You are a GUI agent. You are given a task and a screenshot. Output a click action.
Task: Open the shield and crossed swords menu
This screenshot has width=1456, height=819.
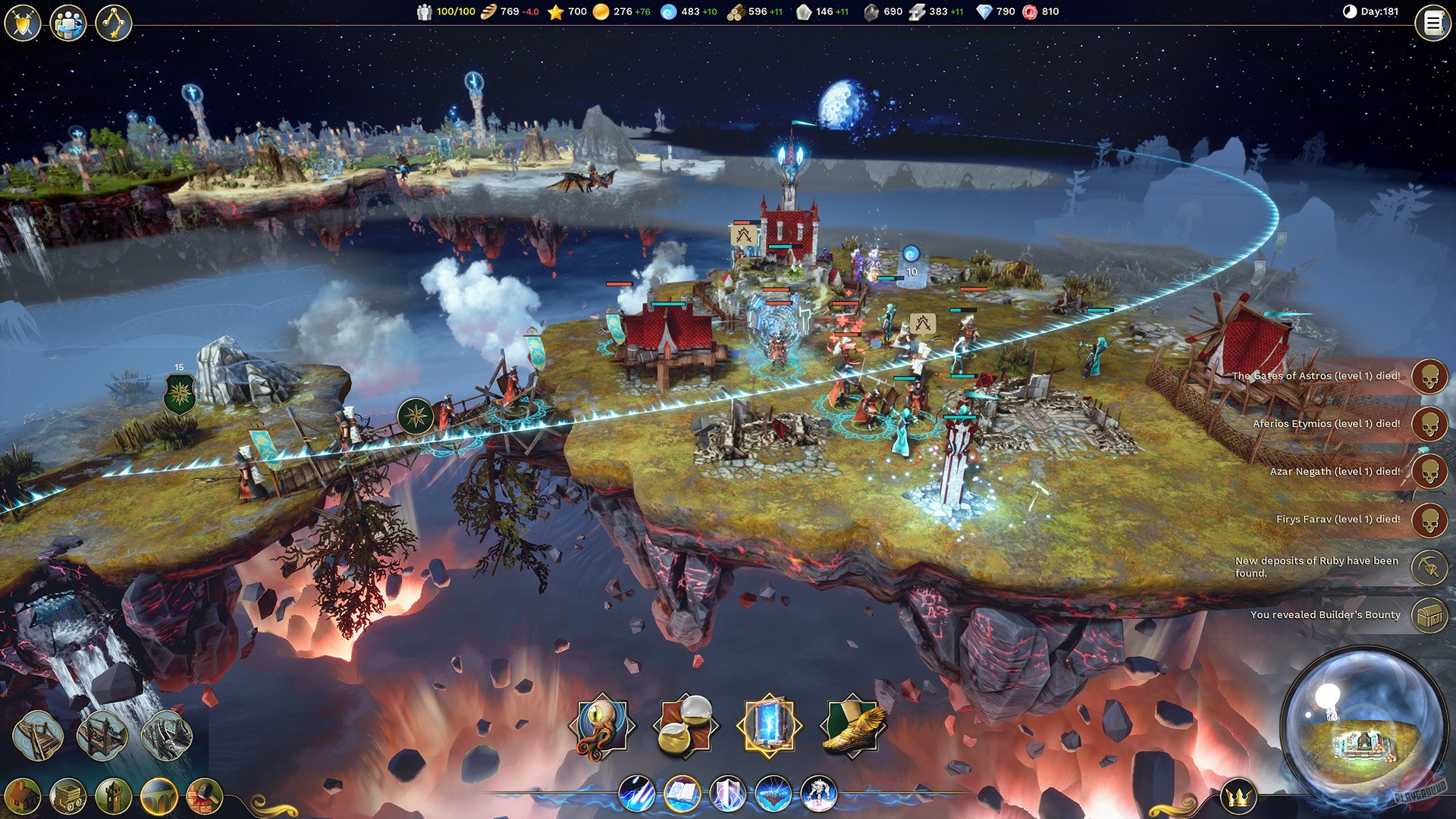pyautogui.click(x=23, y=23)
